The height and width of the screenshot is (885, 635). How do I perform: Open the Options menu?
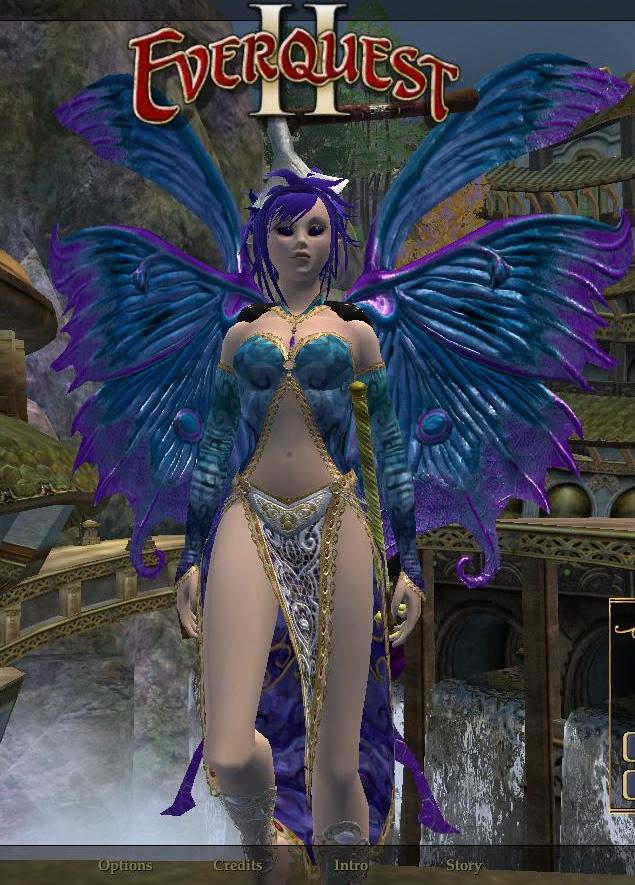125,865
